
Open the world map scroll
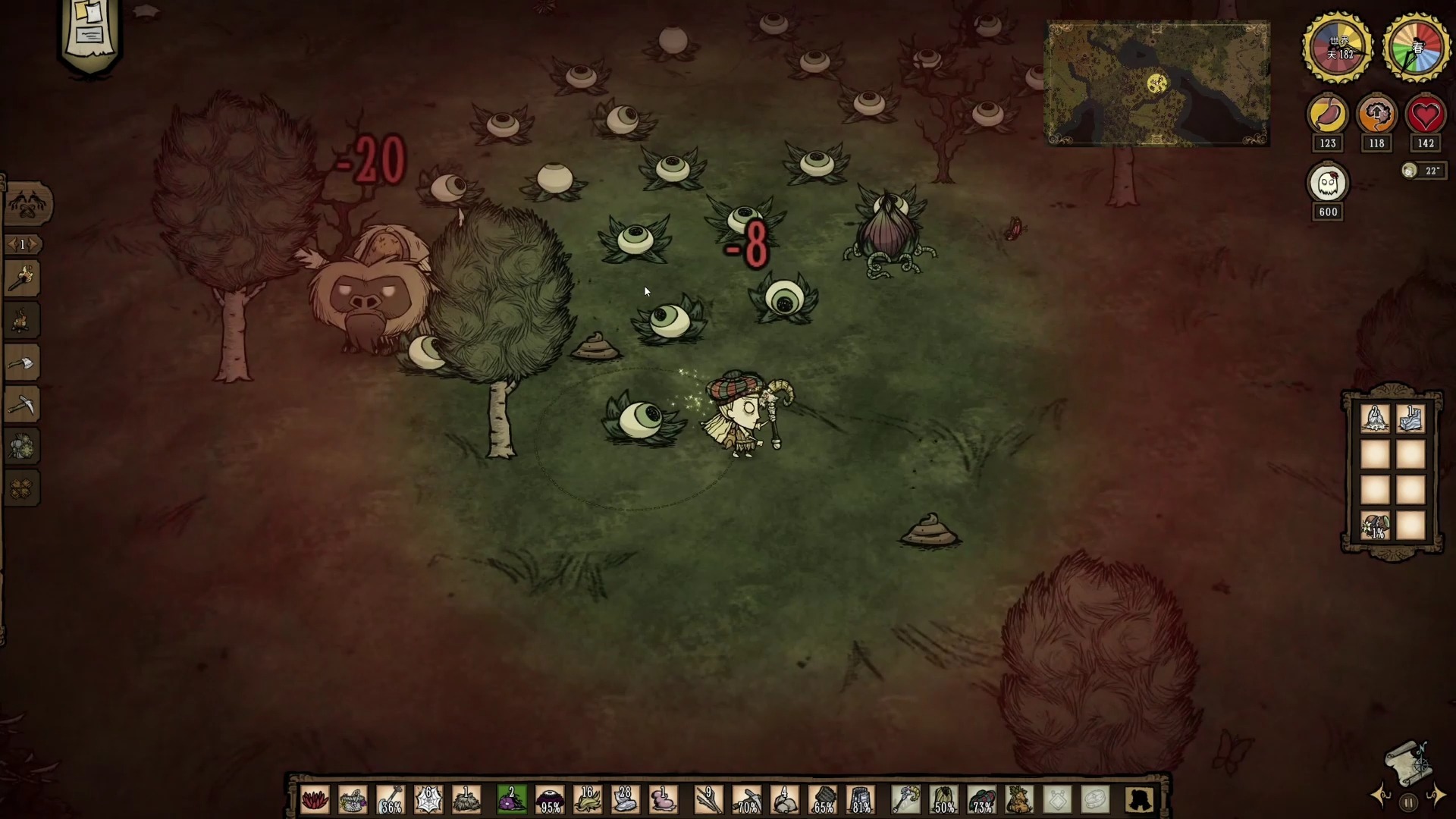(x=1407, y=763)
